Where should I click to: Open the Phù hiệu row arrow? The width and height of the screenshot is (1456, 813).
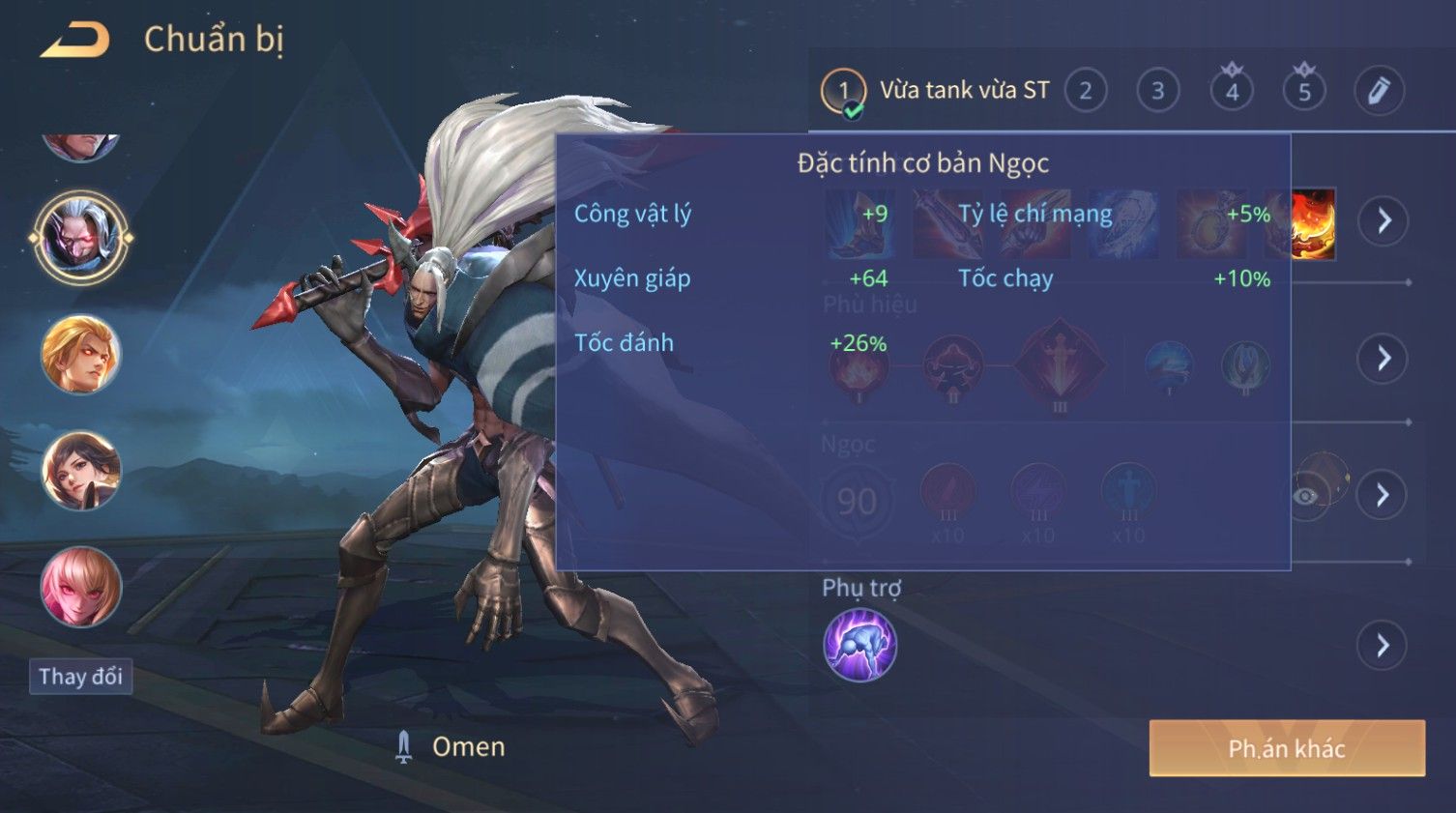pyautogui.click(x=1383, y=359)
